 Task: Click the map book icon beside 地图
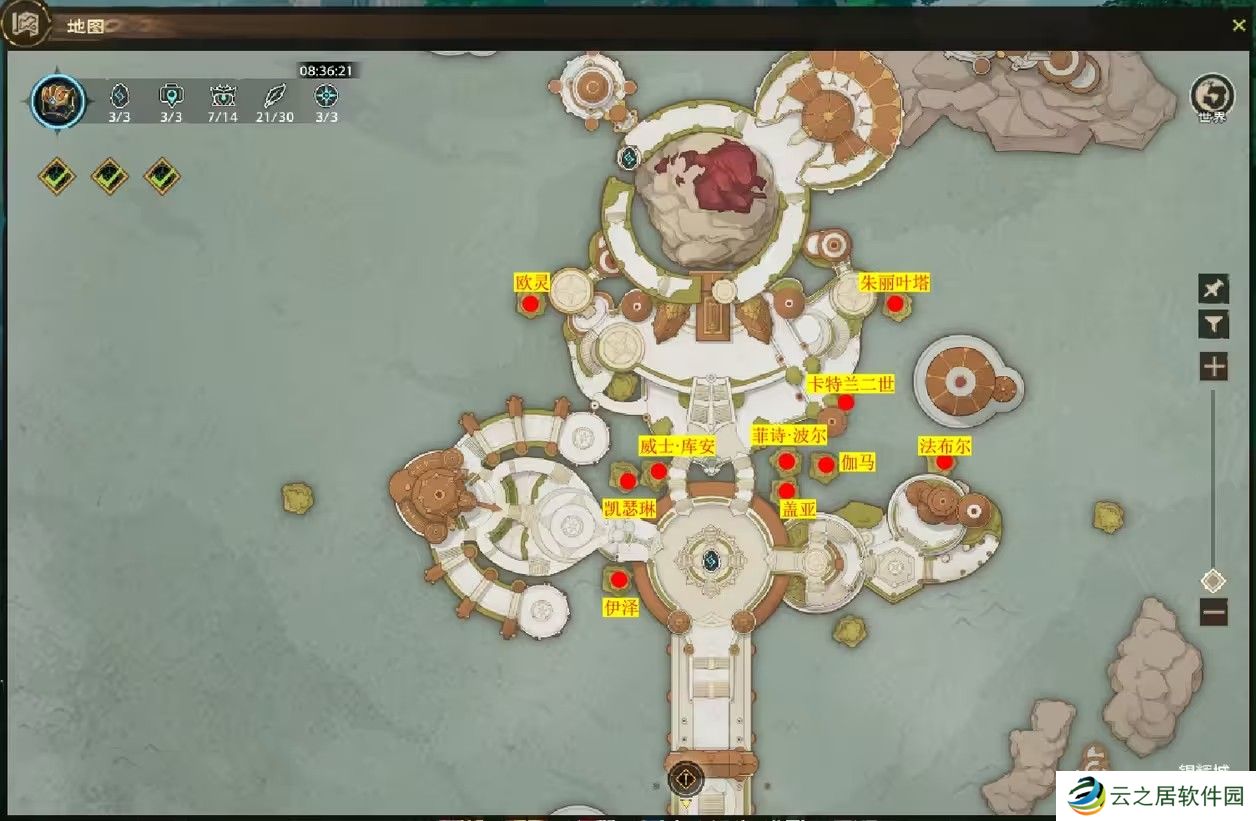point(24,26)
